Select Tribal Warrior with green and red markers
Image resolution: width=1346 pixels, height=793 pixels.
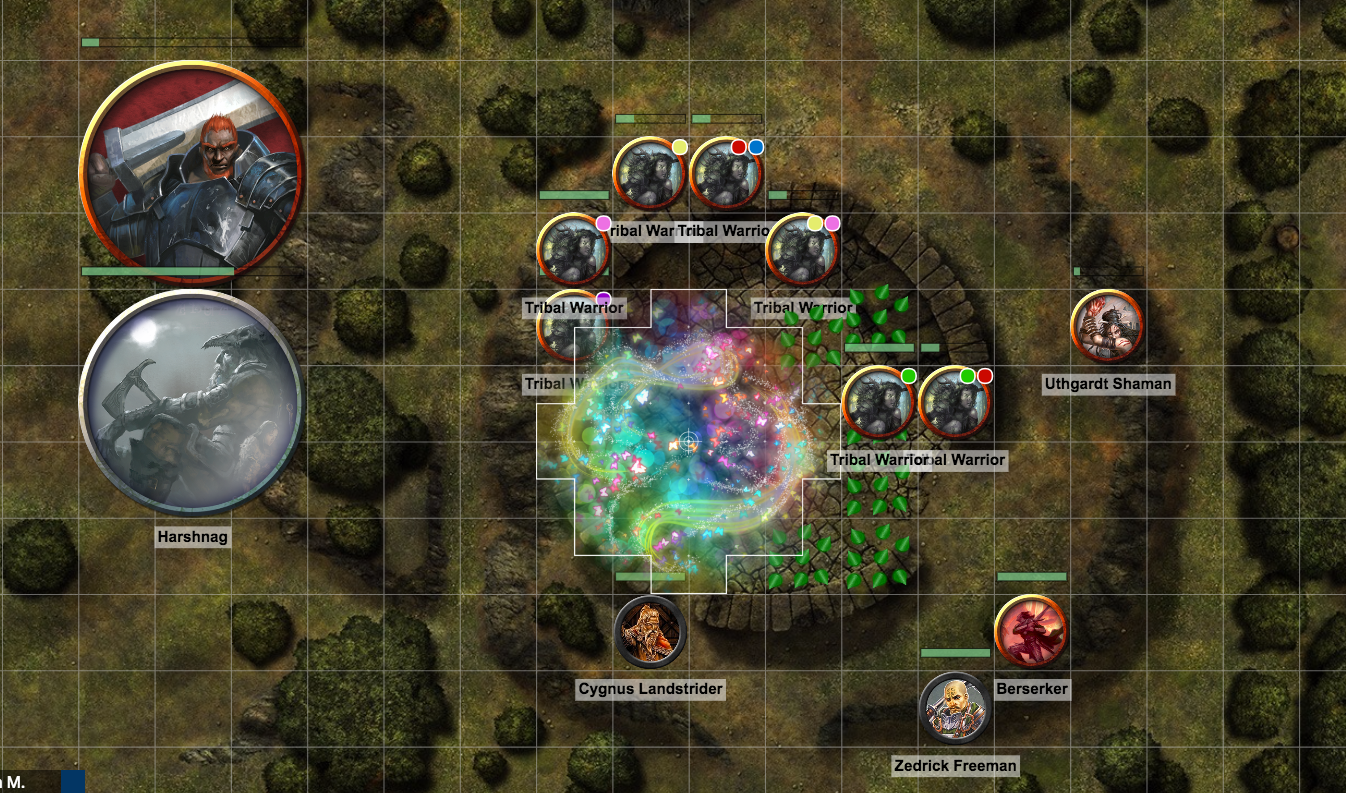click(954, 403)
